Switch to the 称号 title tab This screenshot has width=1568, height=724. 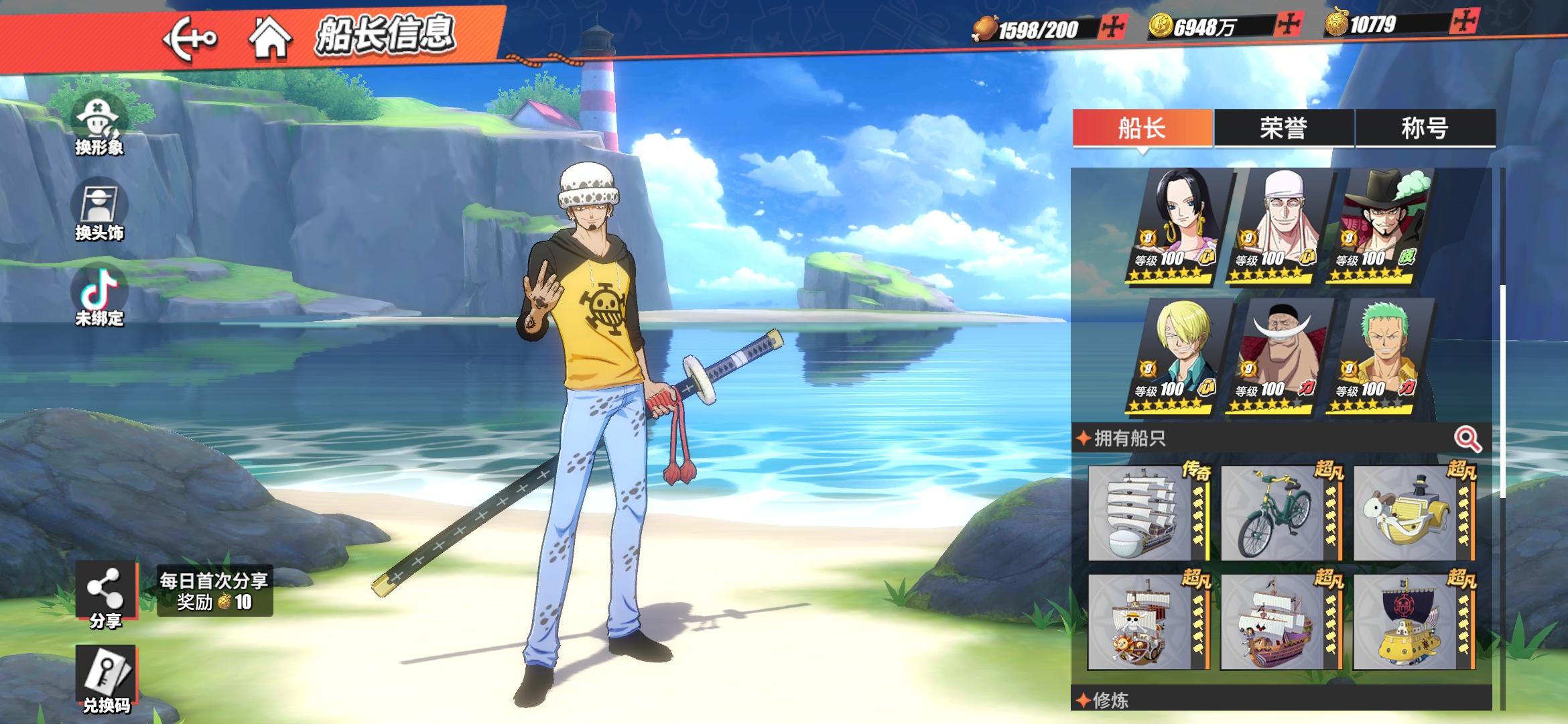tap(1425, 127)
